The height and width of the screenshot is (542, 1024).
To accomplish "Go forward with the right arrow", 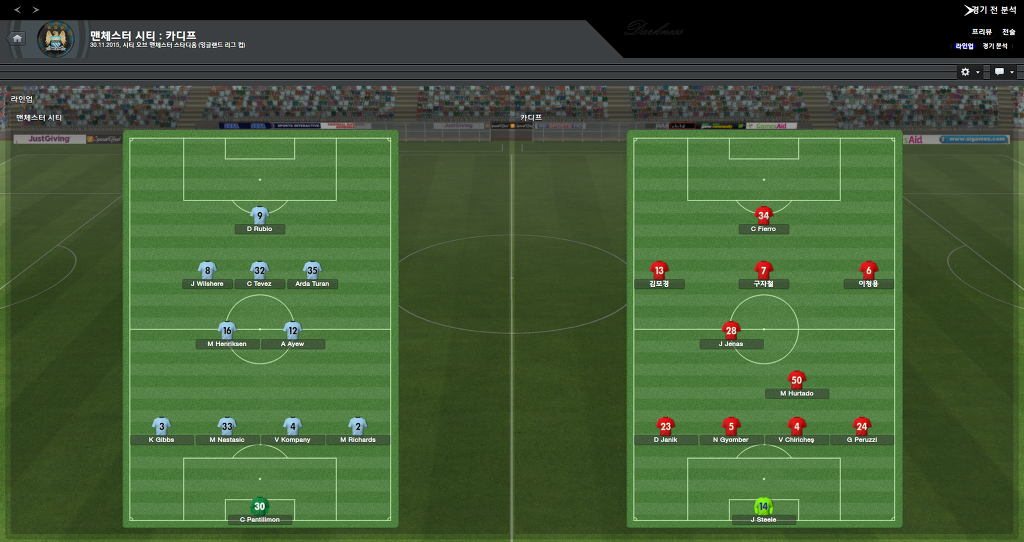I will pos(36,10).
